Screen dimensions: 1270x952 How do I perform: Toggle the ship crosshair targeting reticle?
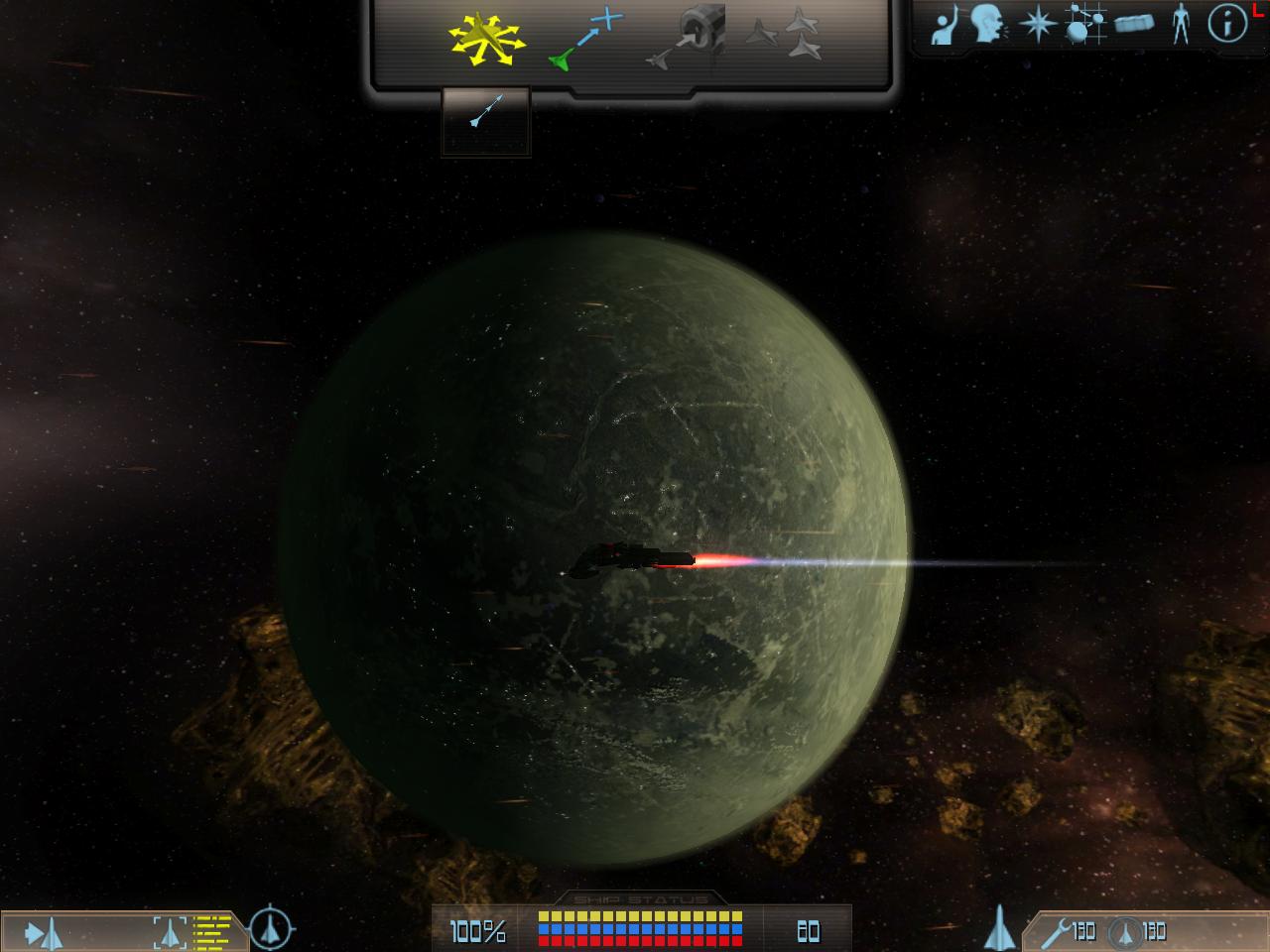(270, 929)
